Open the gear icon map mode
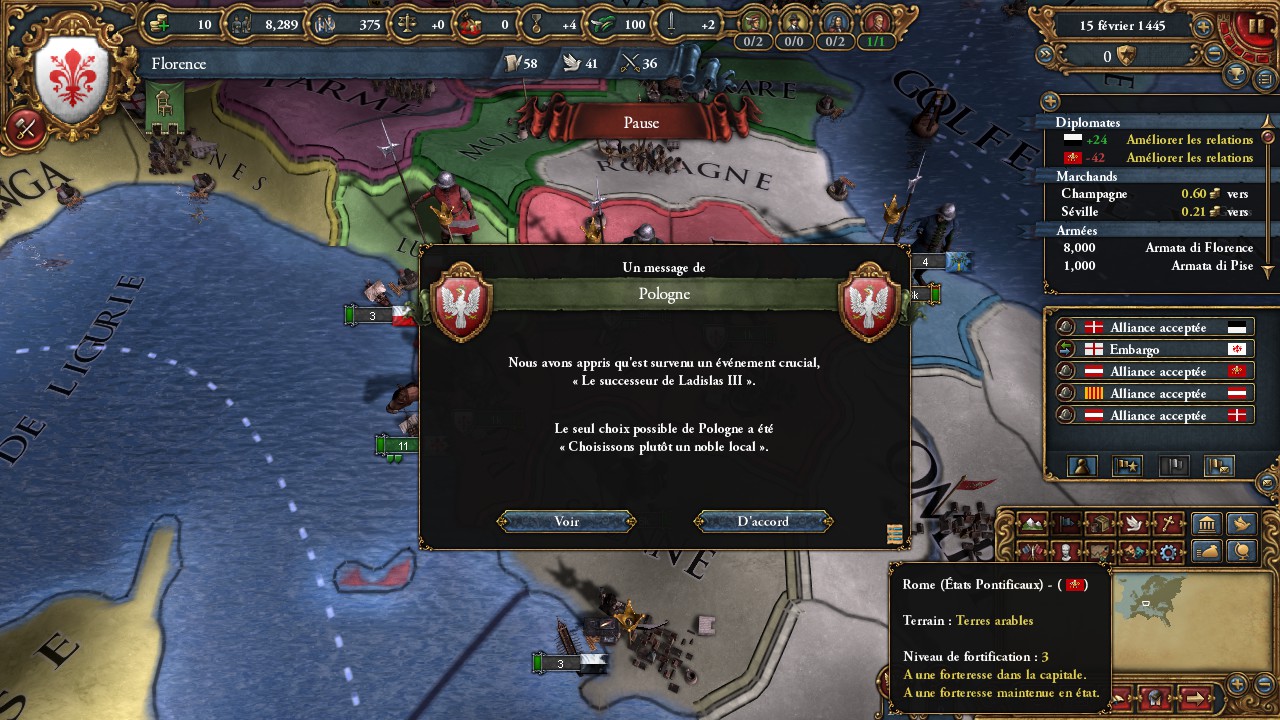1280x720 pixels. [1166, 552]
